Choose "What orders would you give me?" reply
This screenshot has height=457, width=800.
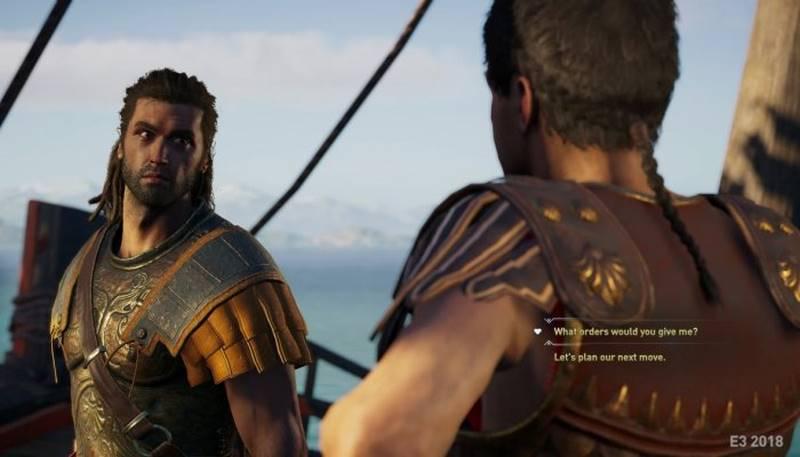[625, 331]
